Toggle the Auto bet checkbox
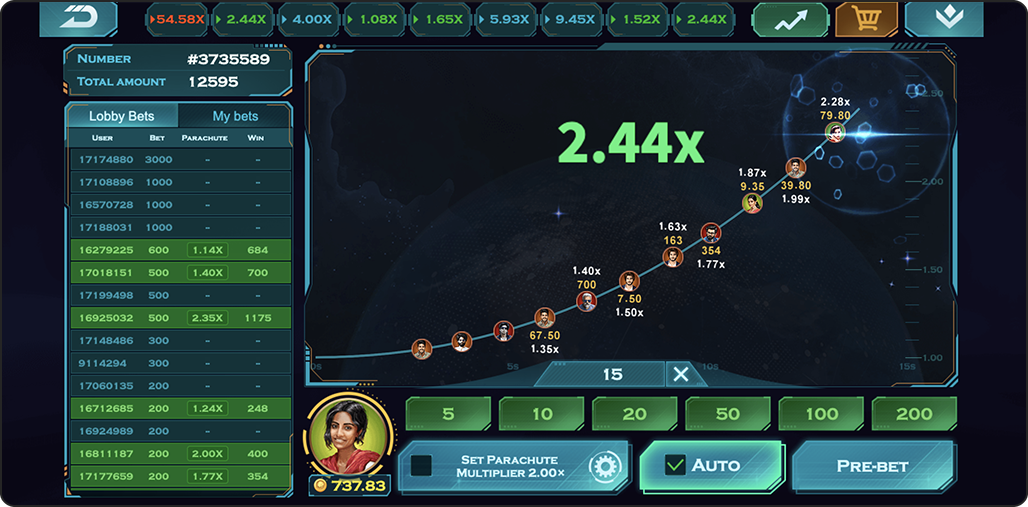 point(676,465)
